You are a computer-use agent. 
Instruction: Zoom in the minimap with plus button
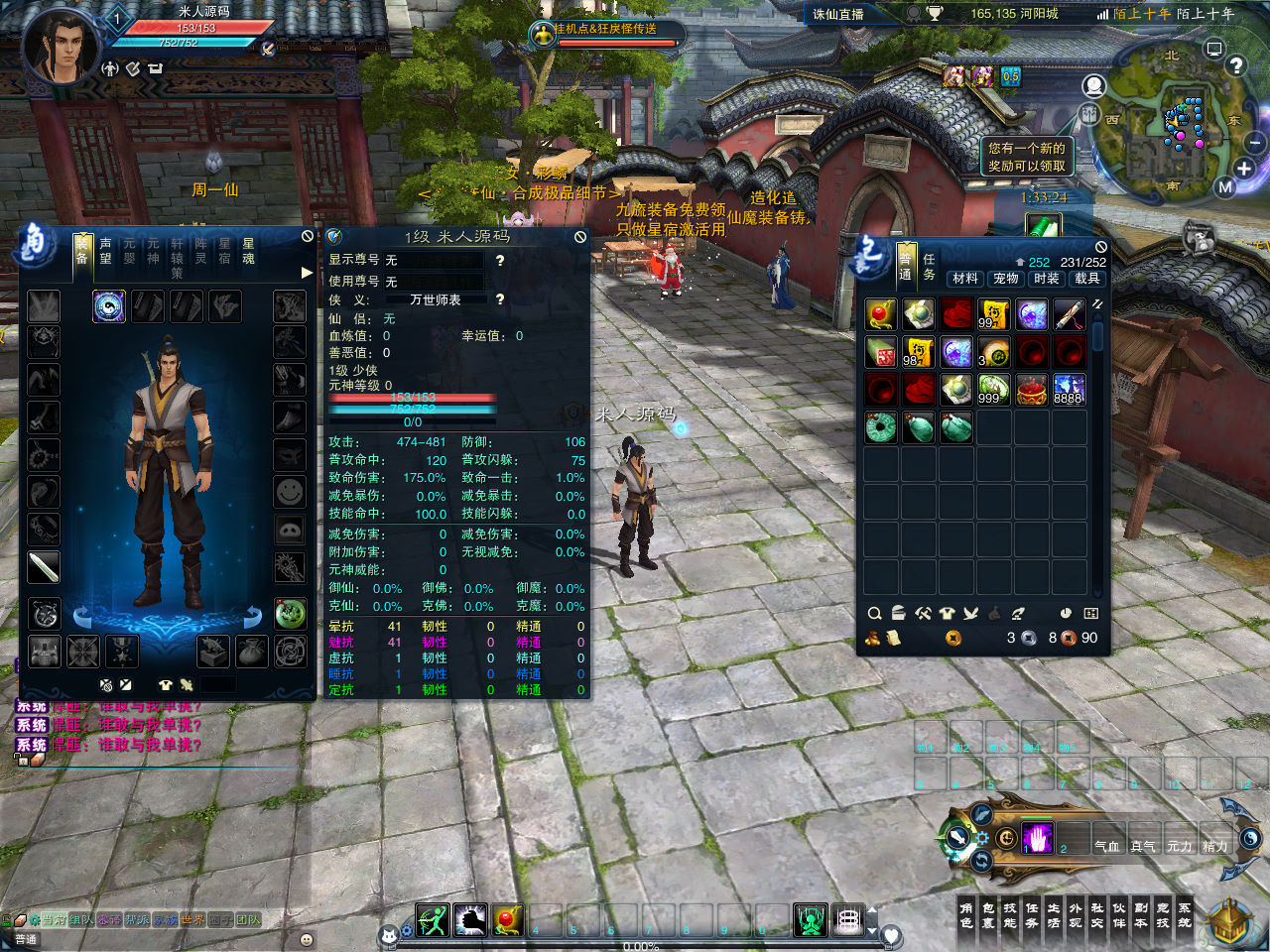(1243, 169)
